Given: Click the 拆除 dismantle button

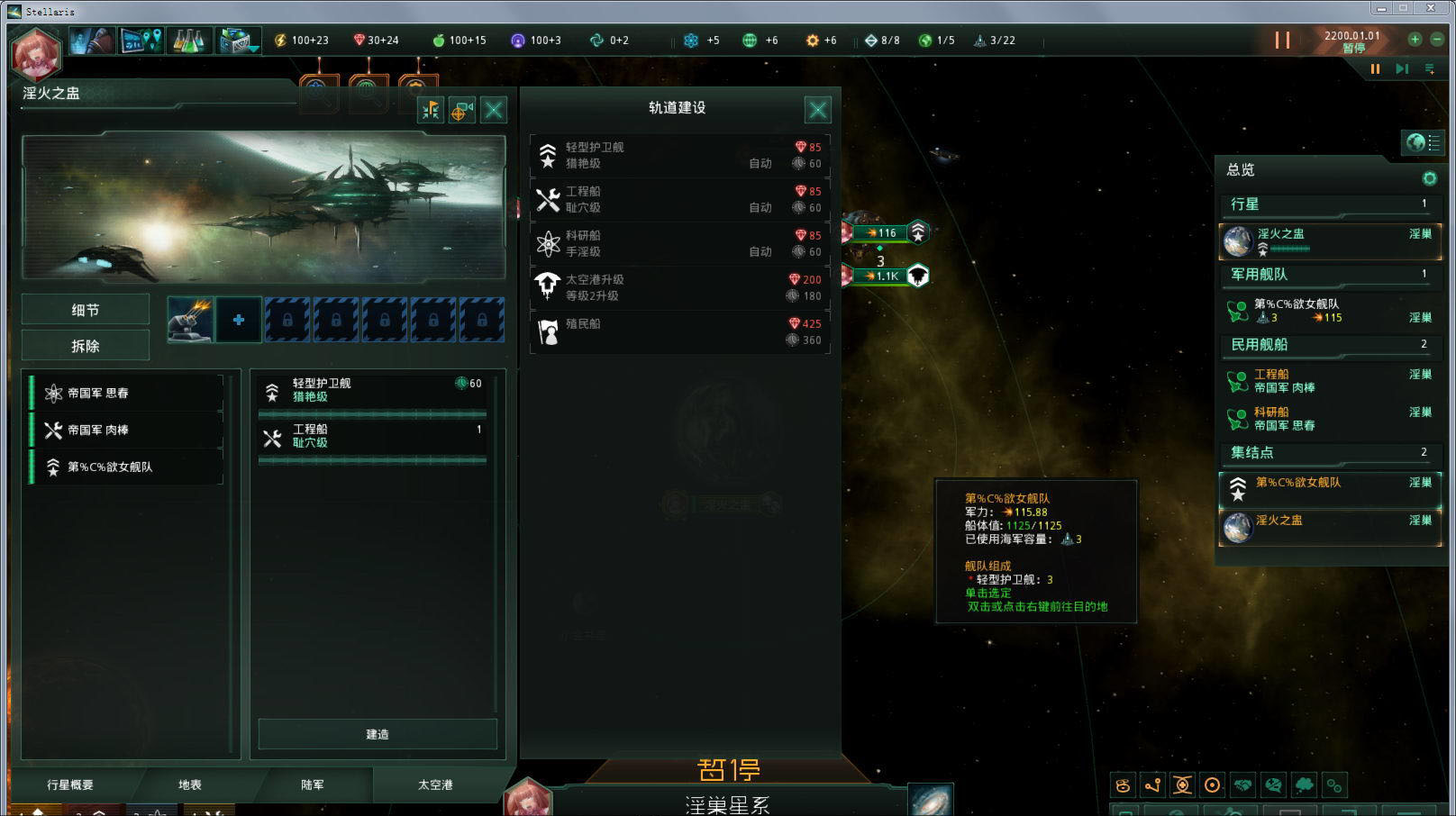Looking at the screenshot, I should coord(85,345).
